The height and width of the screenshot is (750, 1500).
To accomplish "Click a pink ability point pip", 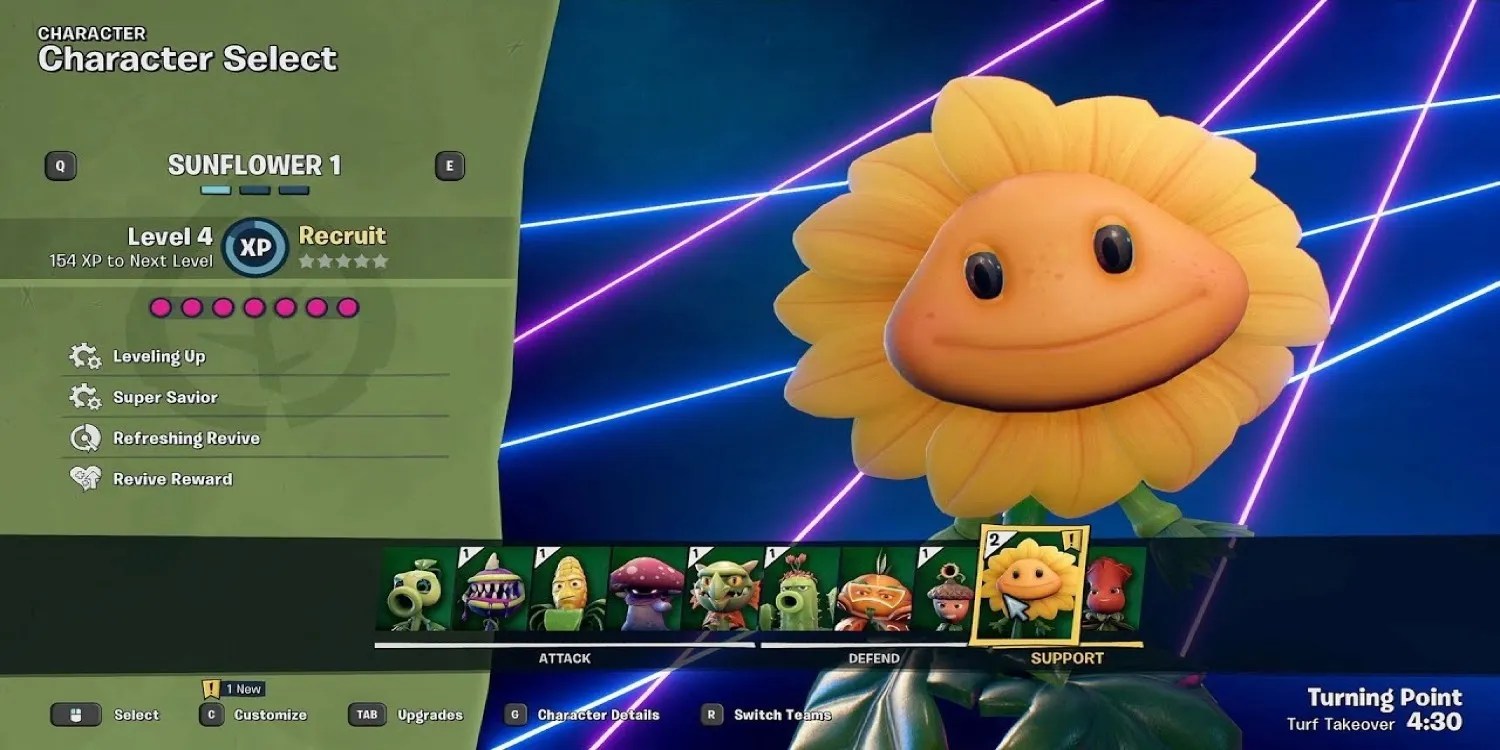I will 160,309.
